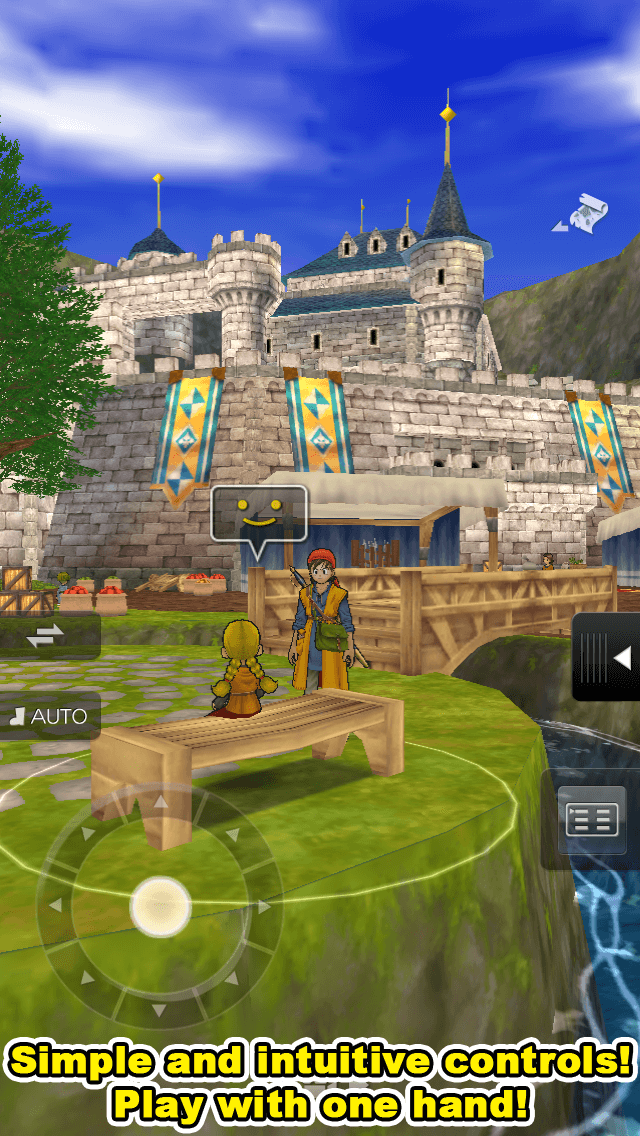Toggle the AUTO music note button
This screenshot has width=640, height=1136.
[x=49, y=716]
